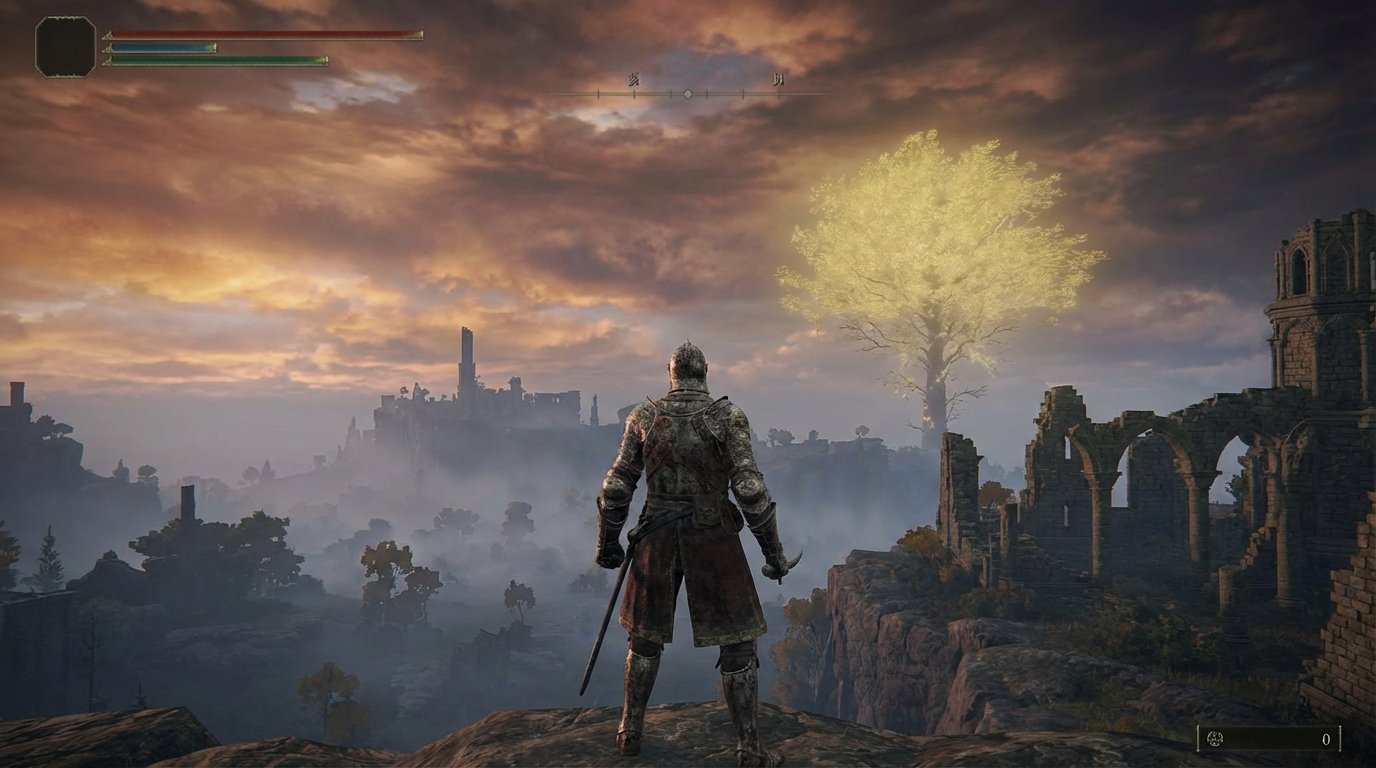Viewport: 1376px width, 768px height.
Task: Click the rune count display showing 0
Action: point(1327,740)
